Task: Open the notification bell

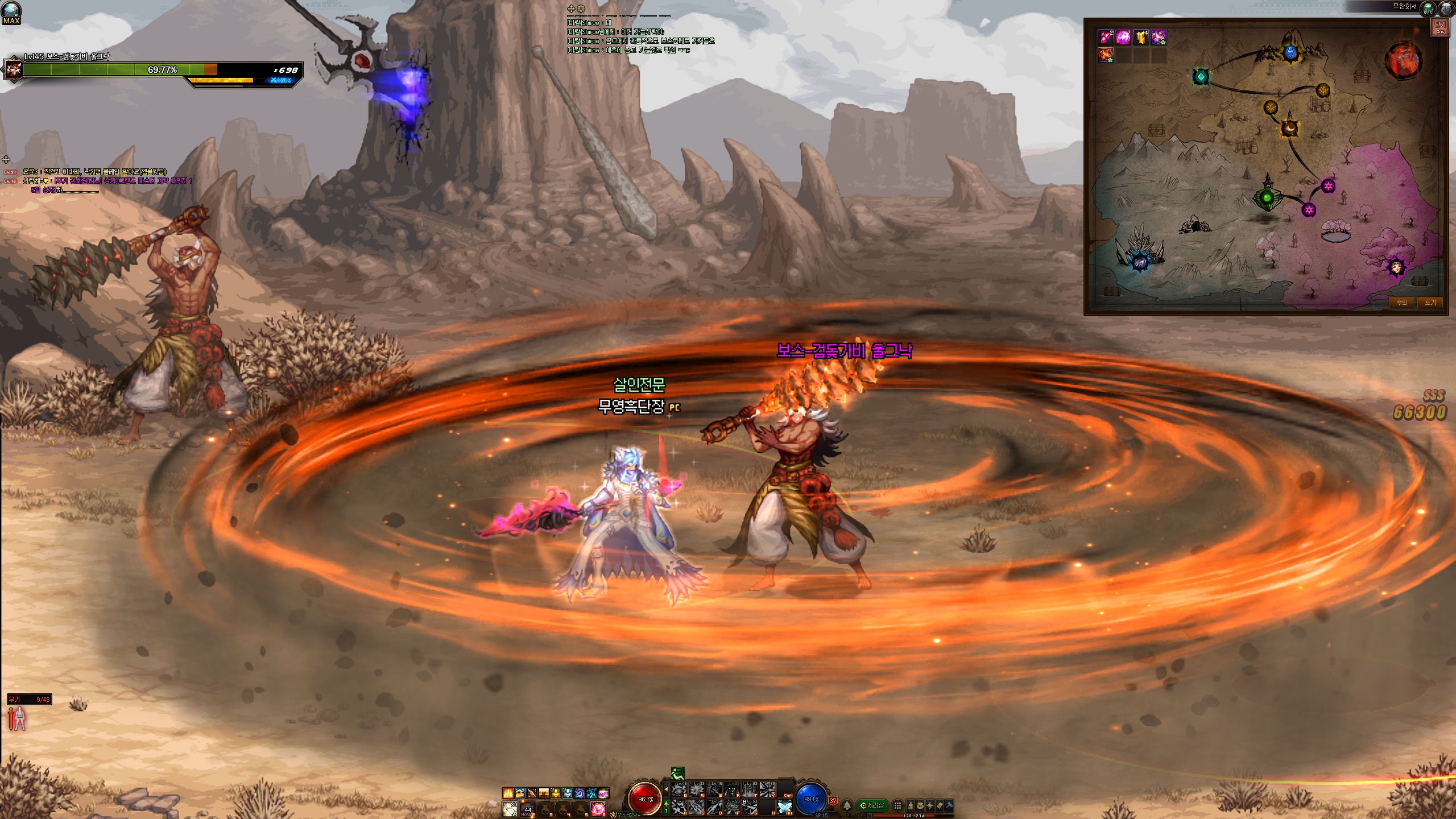Action: [x=847, y=805]
